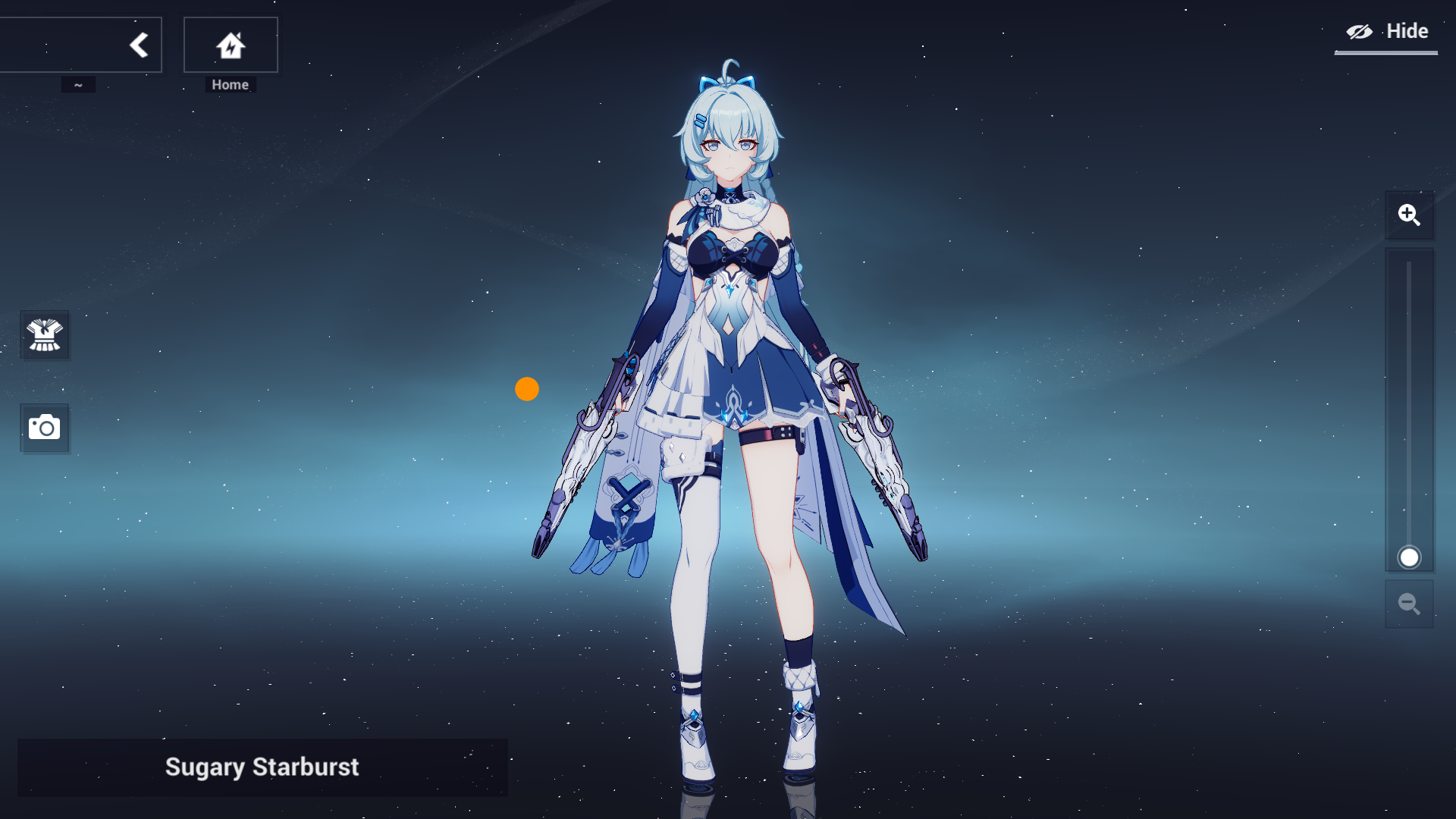Zoom in using the magnifier plus icon

point(1409,215)
